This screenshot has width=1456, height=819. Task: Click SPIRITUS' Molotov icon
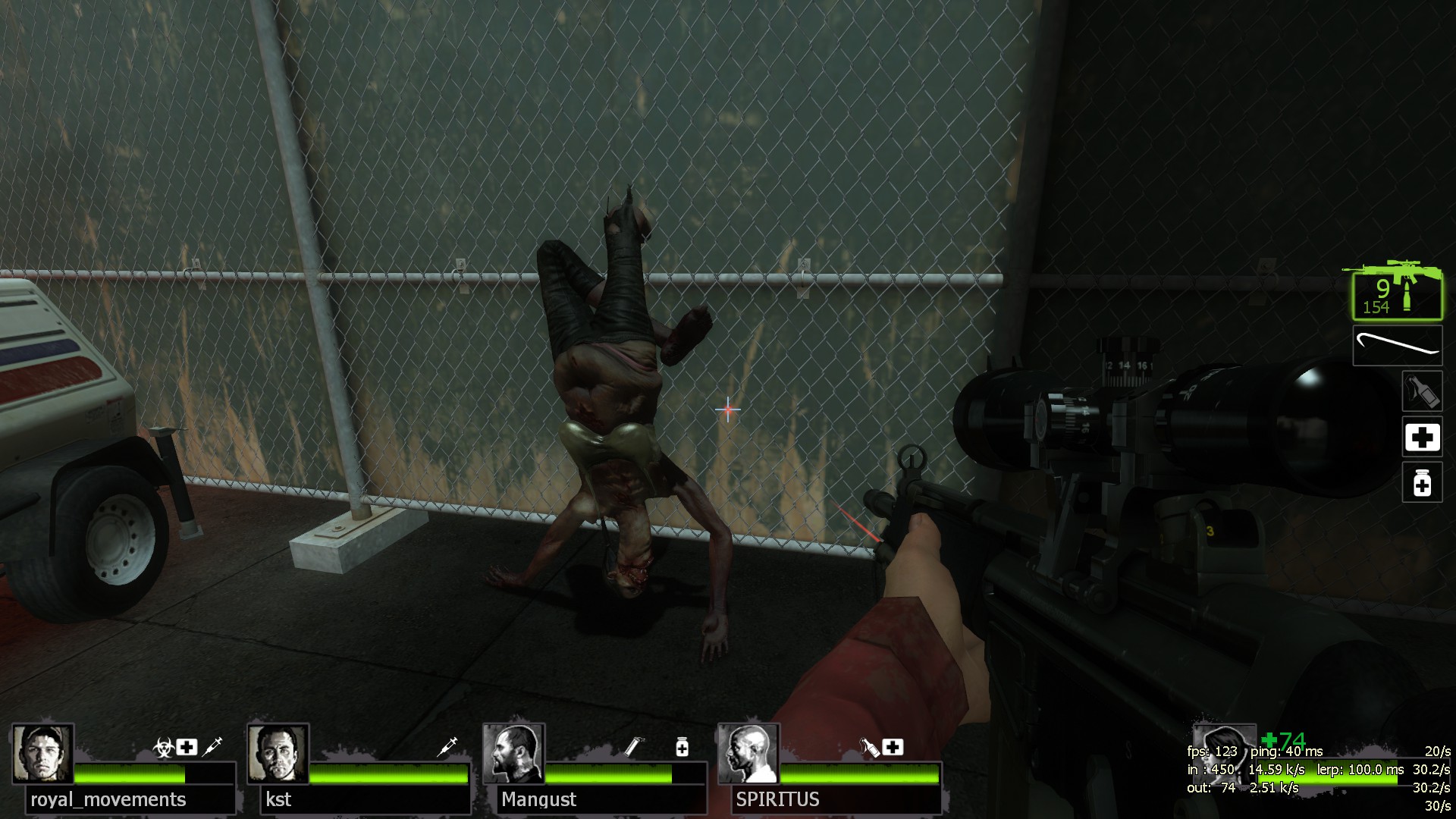pyautogui.click(x=869, y=747)
